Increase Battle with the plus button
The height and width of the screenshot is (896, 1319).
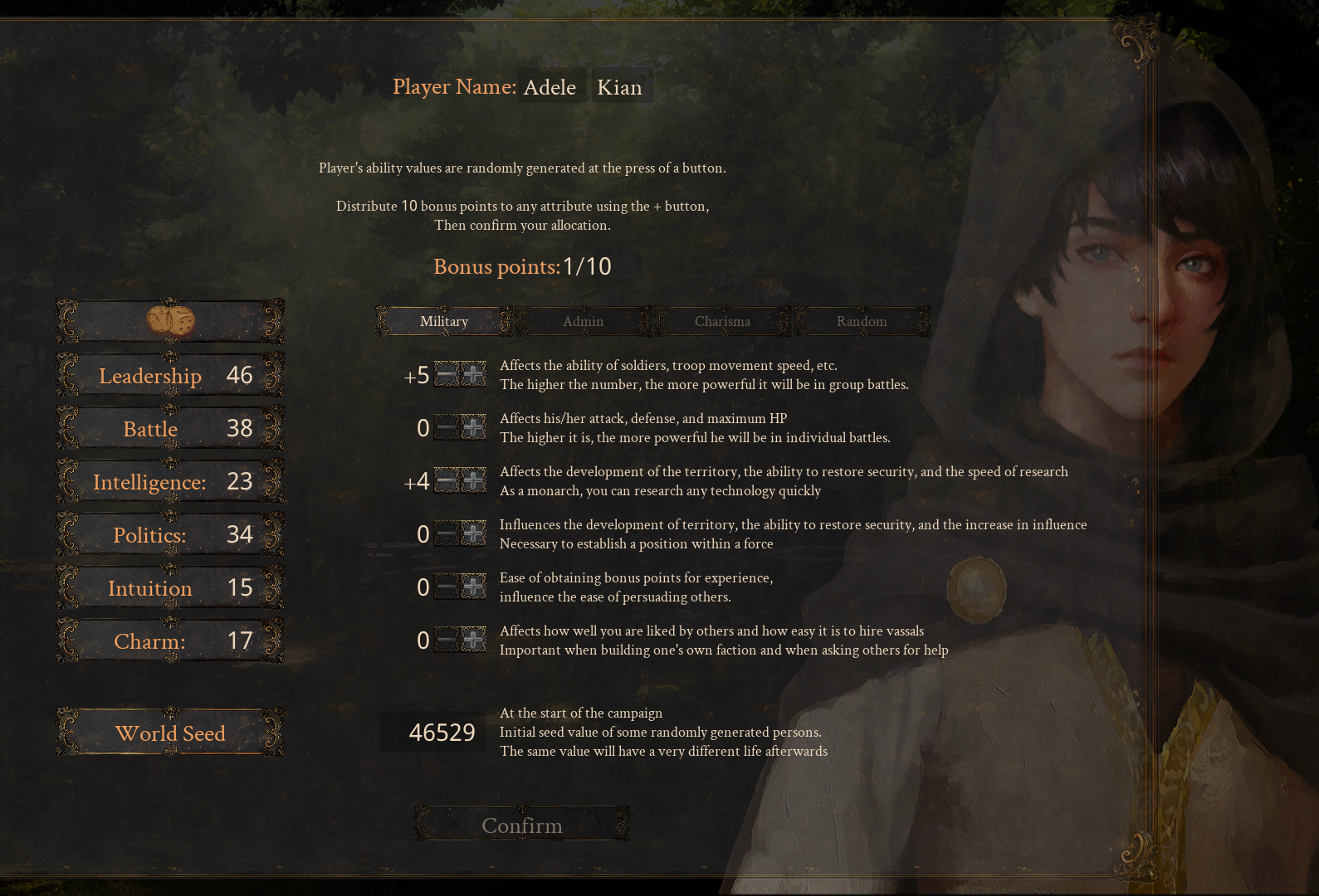[x=473, y=428]
